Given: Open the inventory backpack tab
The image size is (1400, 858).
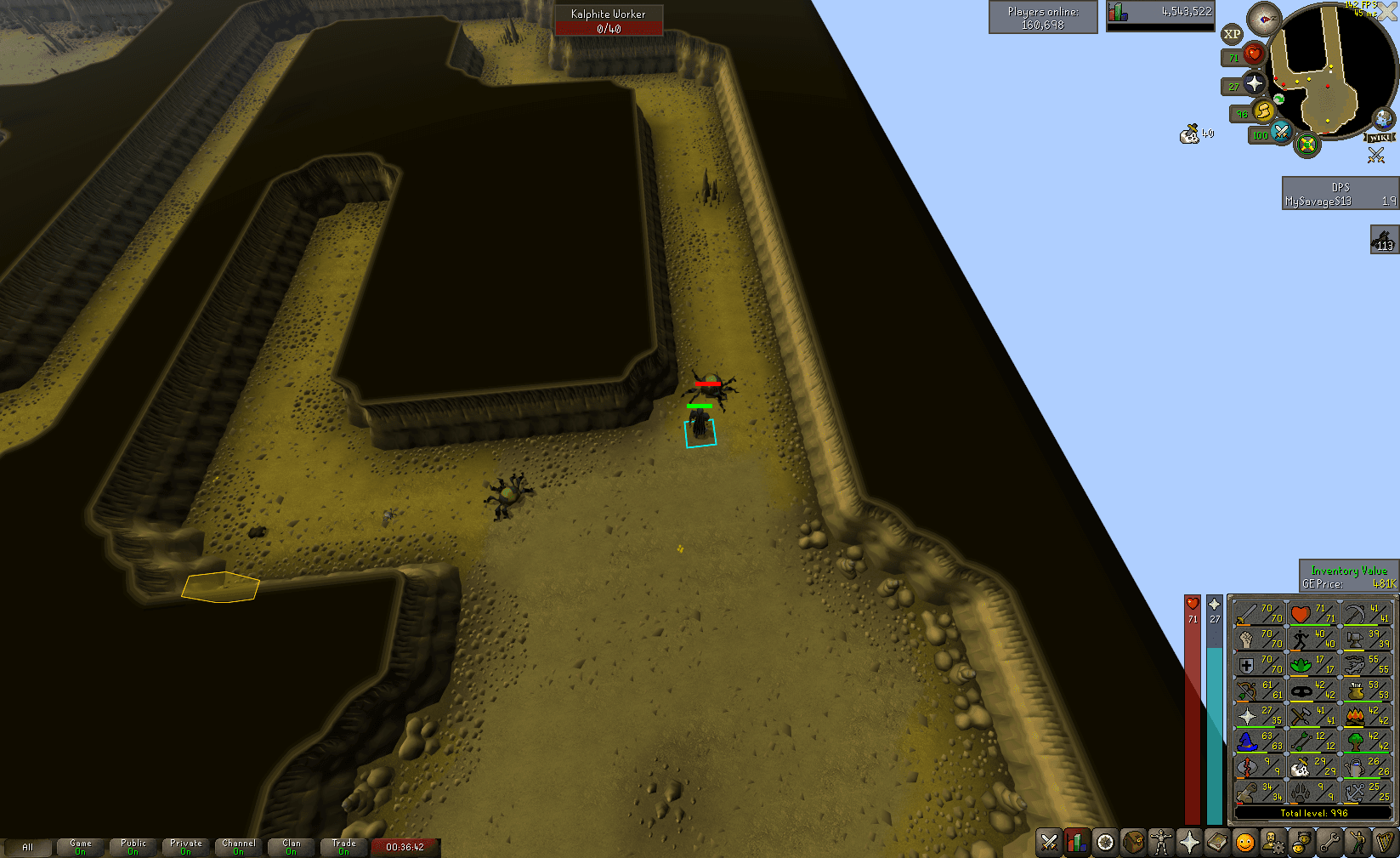Looking at the screenshot, I should (1134, 844).
